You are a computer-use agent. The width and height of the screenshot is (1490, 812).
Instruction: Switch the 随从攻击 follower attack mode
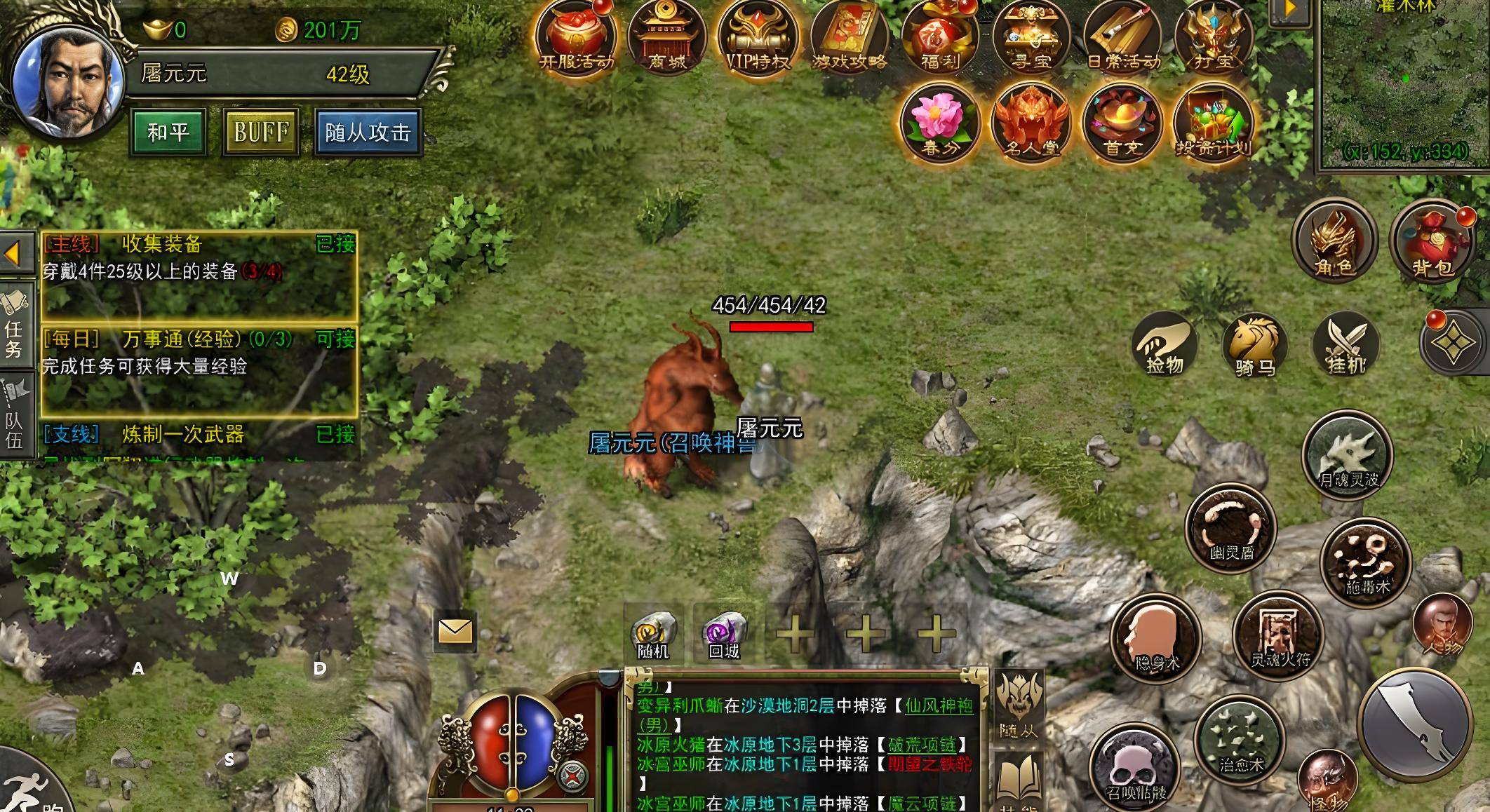coord(368,132)
